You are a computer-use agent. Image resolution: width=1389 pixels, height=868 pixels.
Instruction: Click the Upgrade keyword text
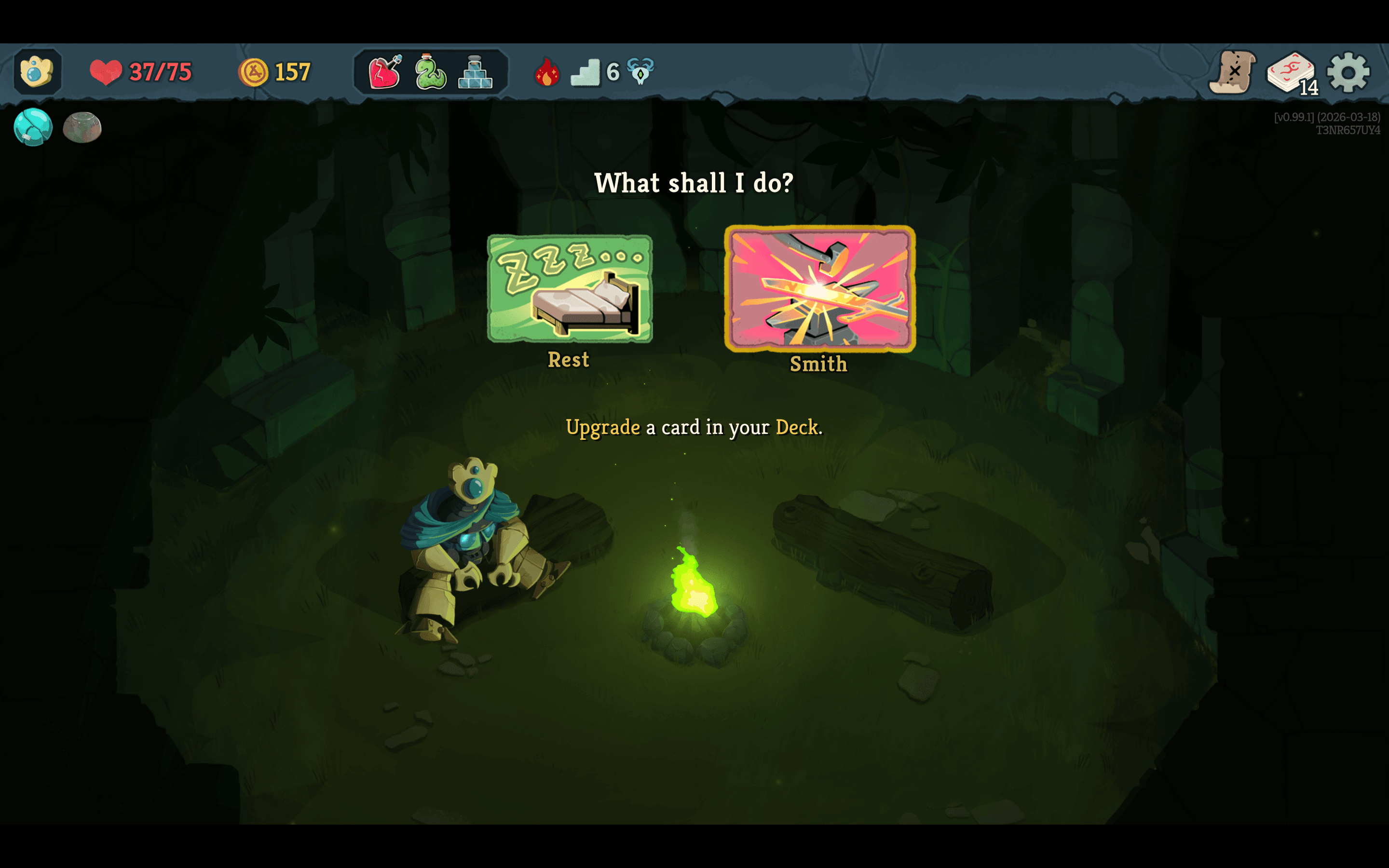click(603, 427)
